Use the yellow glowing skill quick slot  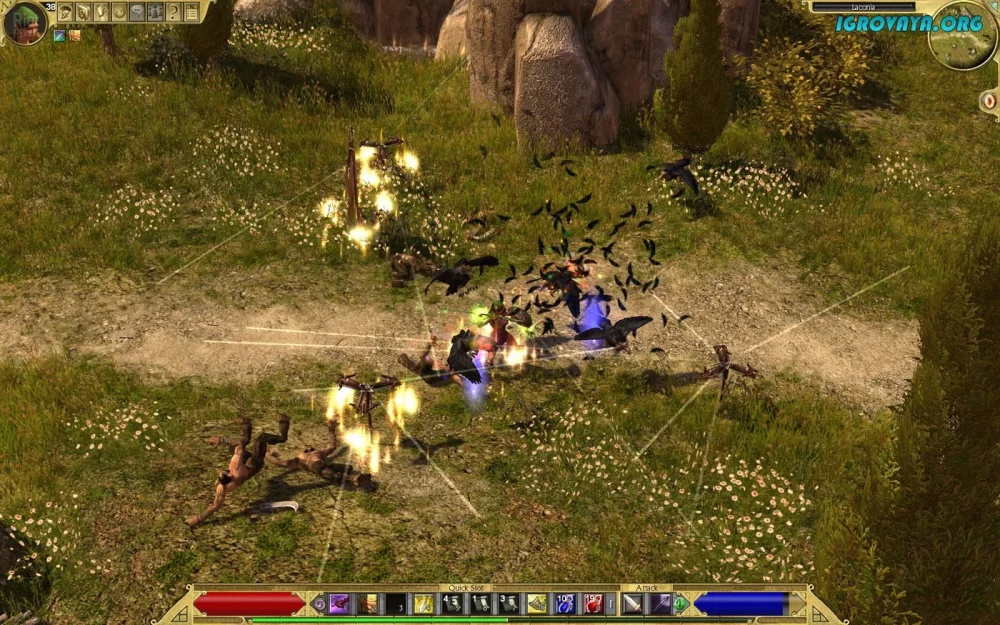[424, 603]
